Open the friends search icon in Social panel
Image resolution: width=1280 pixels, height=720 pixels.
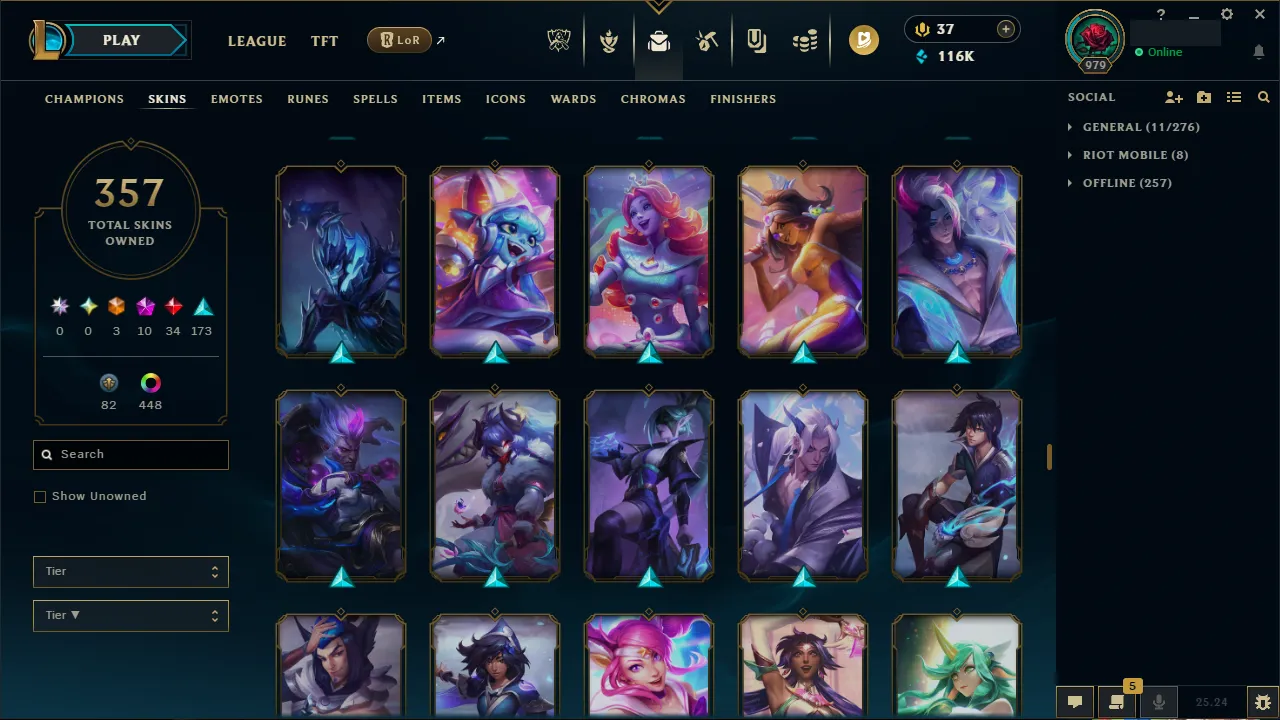point(1263,97)
